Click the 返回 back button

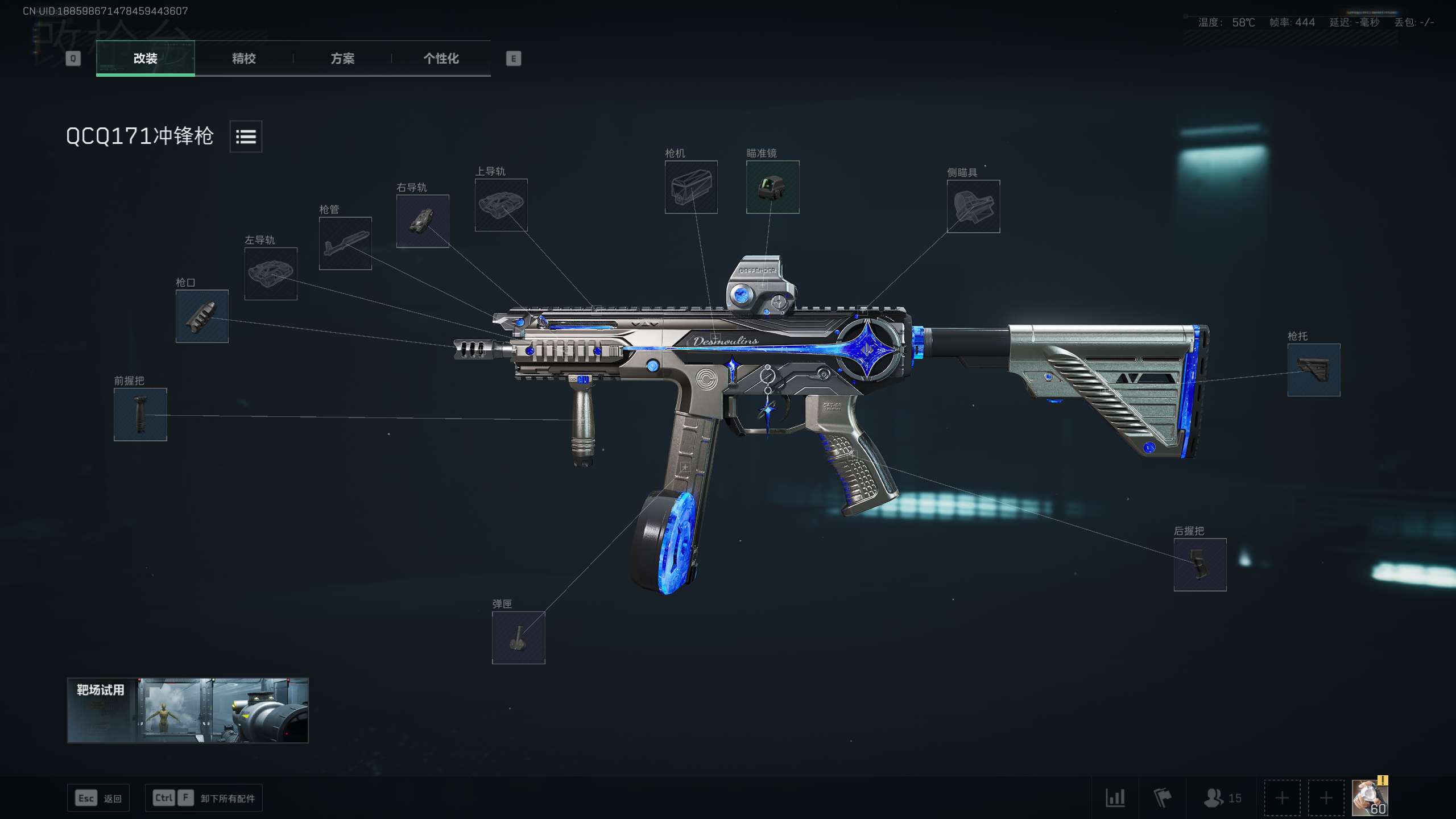click(x=99, y=799)
